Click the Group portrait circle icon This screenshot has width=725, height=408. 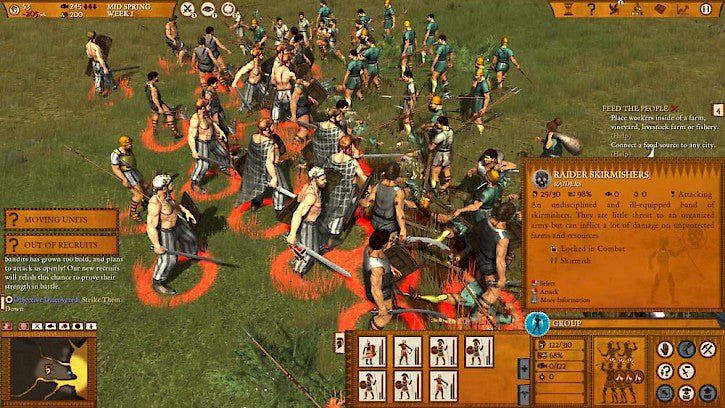(537, 323)
